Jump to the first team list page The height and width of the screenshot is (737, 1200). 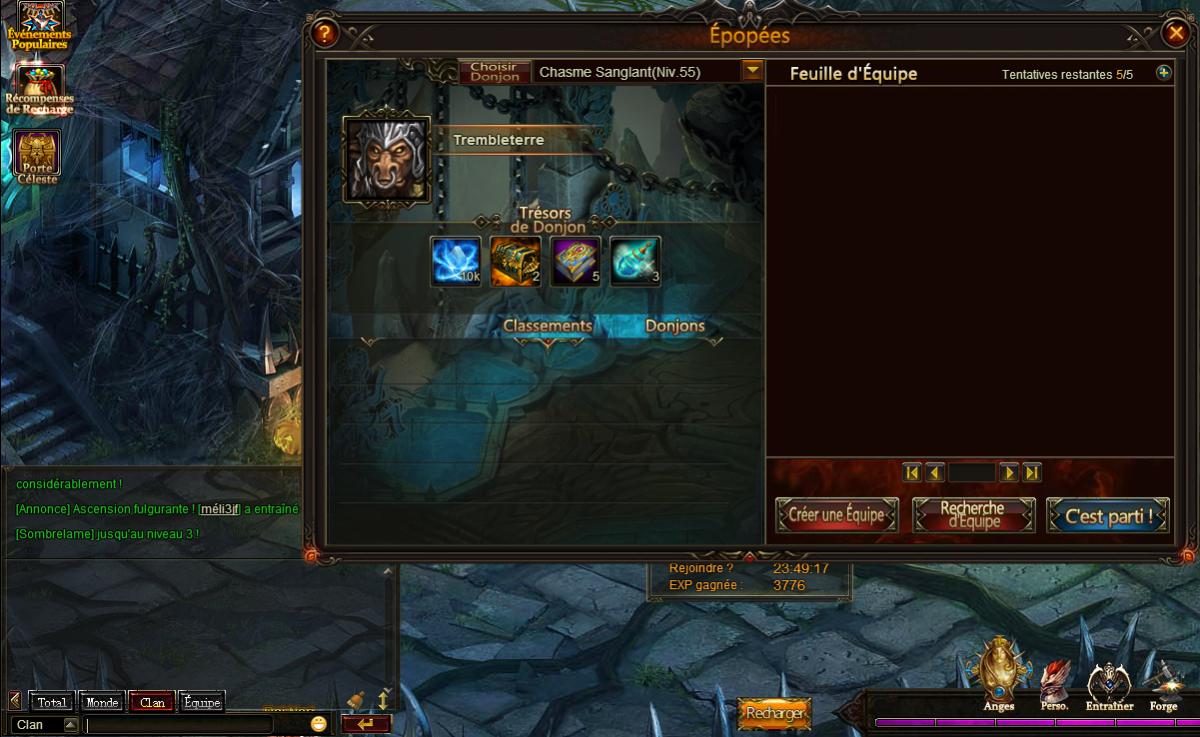[911, 472]
